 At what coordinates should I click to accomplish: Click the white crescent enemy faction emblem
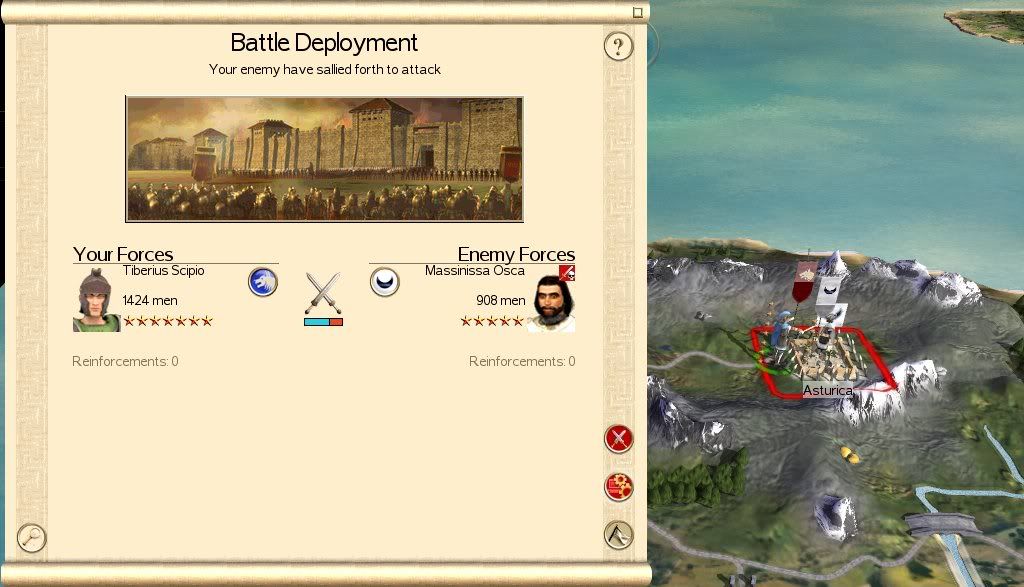[x=385, y=282]
